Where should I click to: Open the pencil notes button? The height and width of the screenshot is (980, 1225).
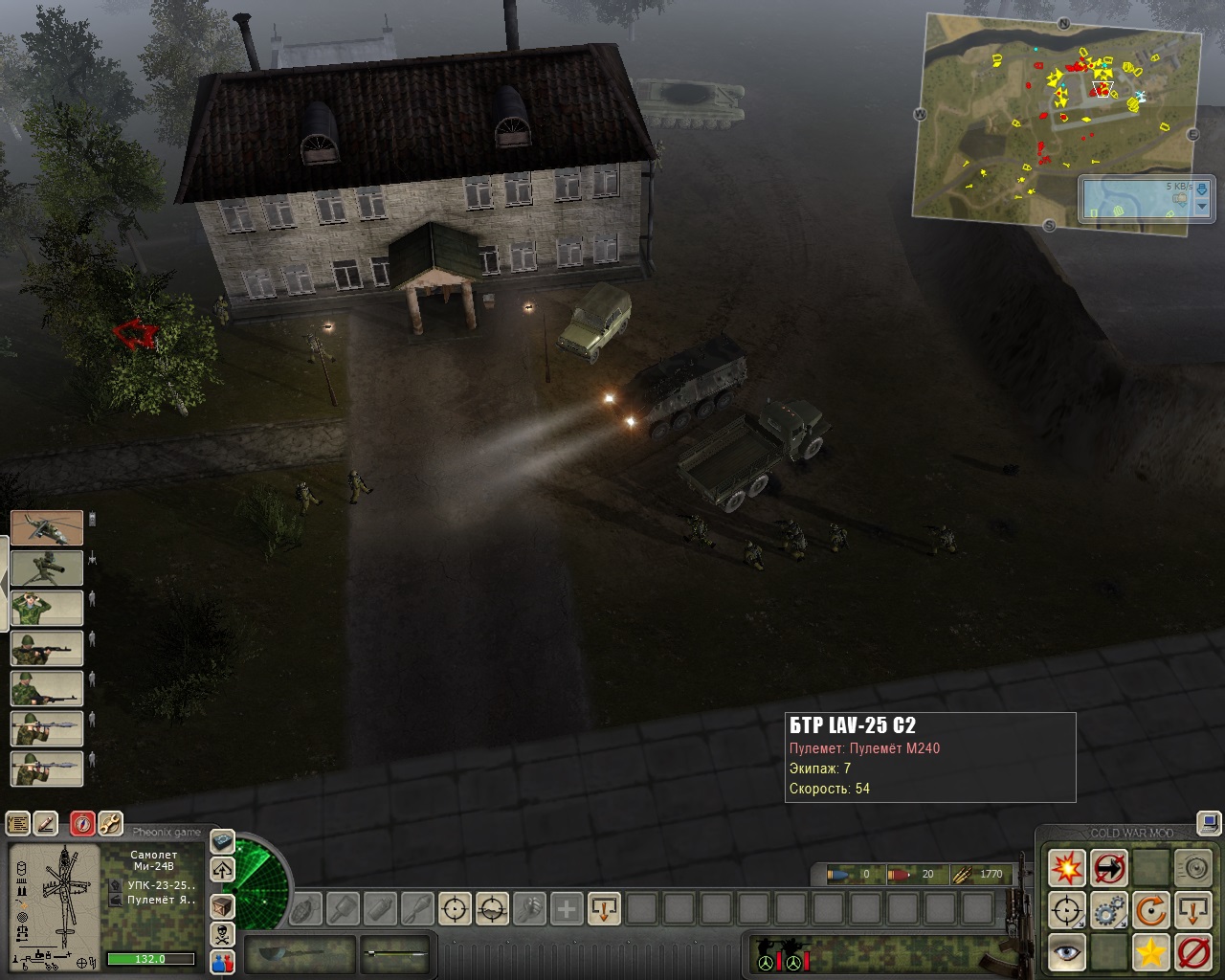click(x=46, y=823)
